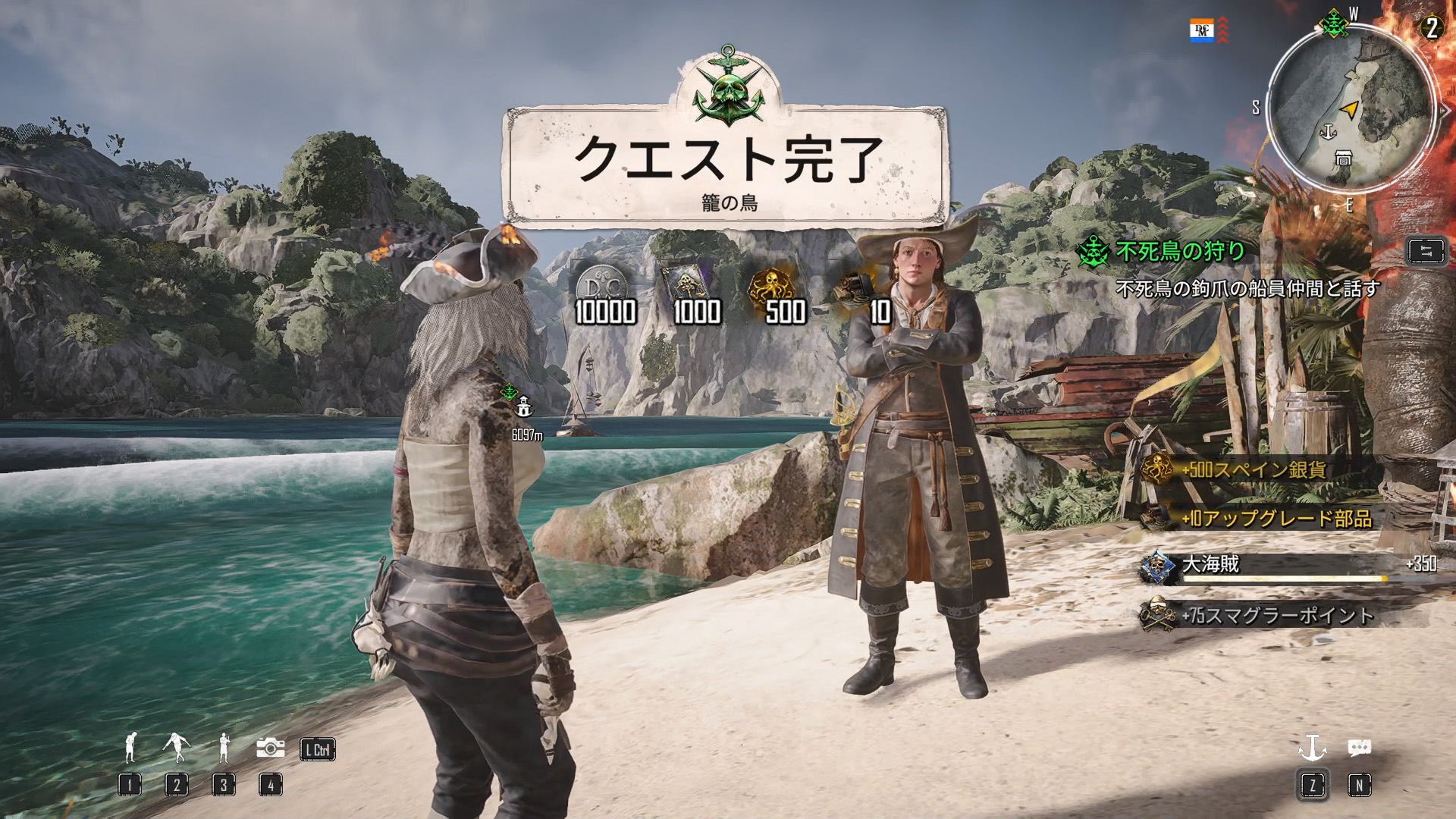Open the circular minimap
Image resolution: width=1456 pixels, height=819 pixels.
pos(1351,107)
